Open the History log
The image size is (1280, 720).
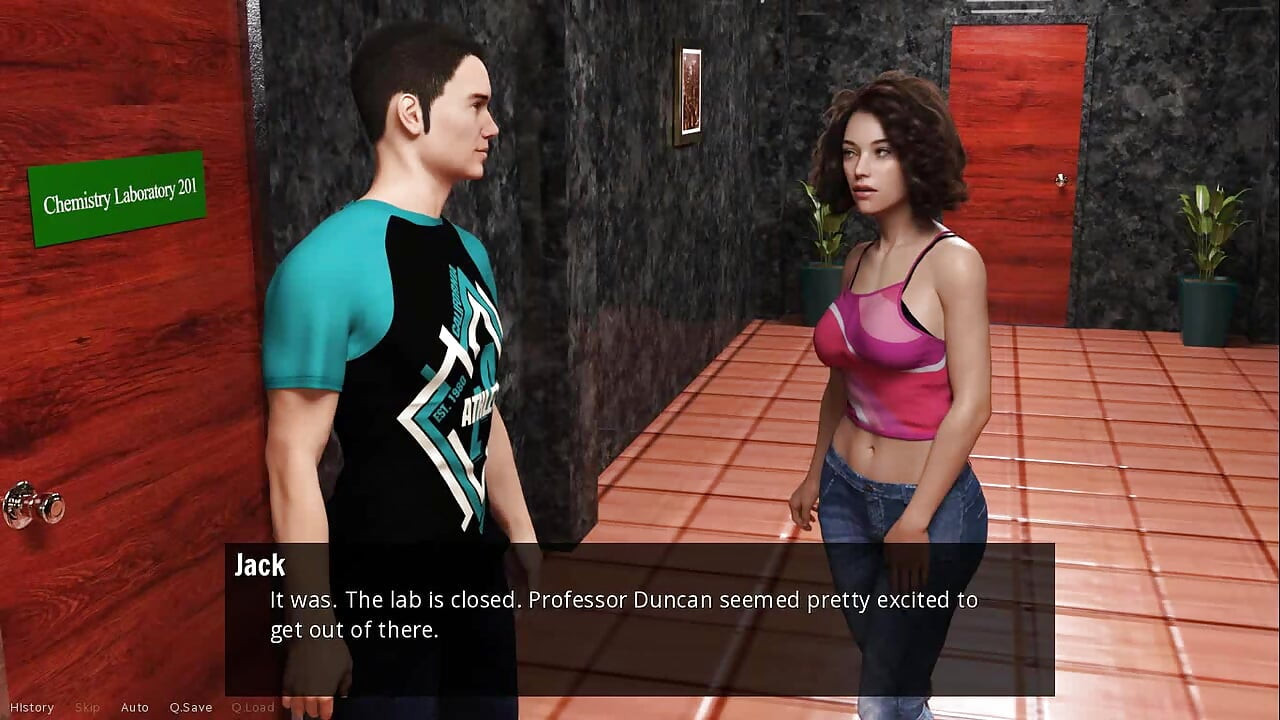tap(31, 707)
